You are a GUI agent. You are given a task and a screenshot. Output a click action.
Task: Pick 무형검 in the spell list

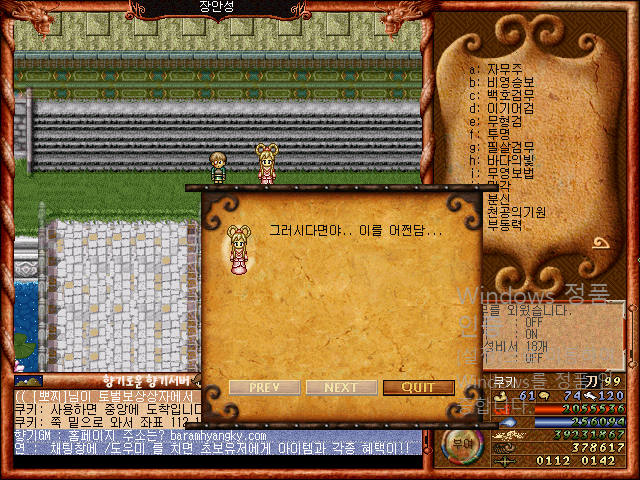coord(505,121)
